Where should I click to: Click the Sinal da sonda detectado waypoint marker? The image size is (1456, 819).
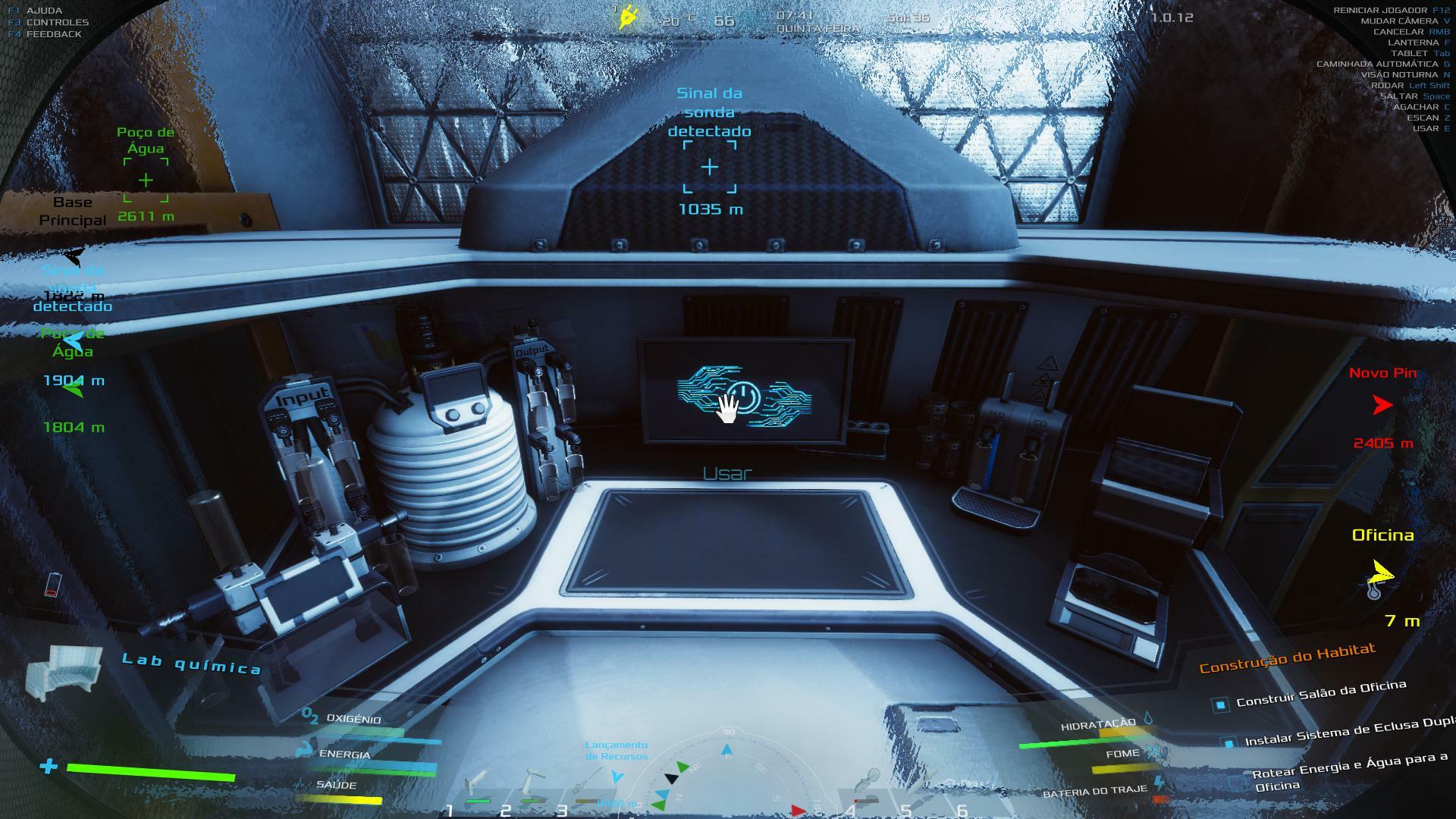[710, 167]
